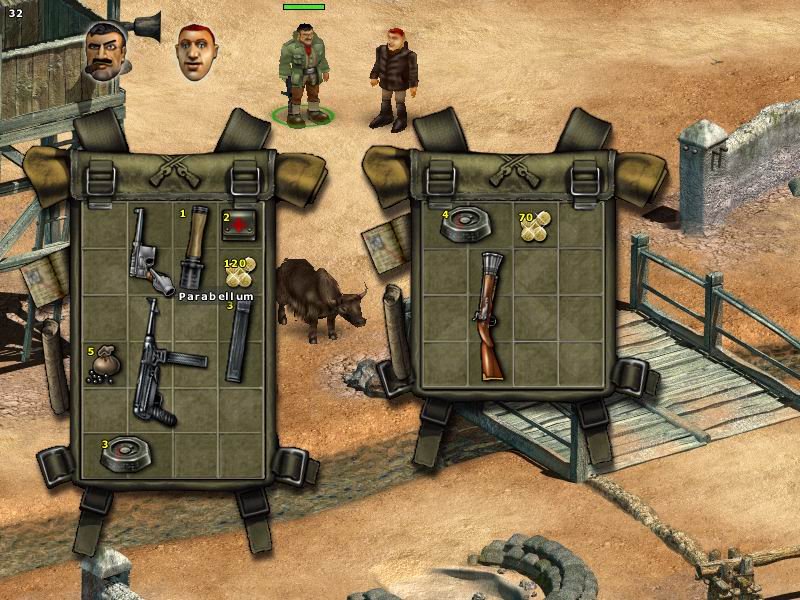800x600 pixels.
Task: Pick up the wooden blunderbuss
Action: coord(488,315)
